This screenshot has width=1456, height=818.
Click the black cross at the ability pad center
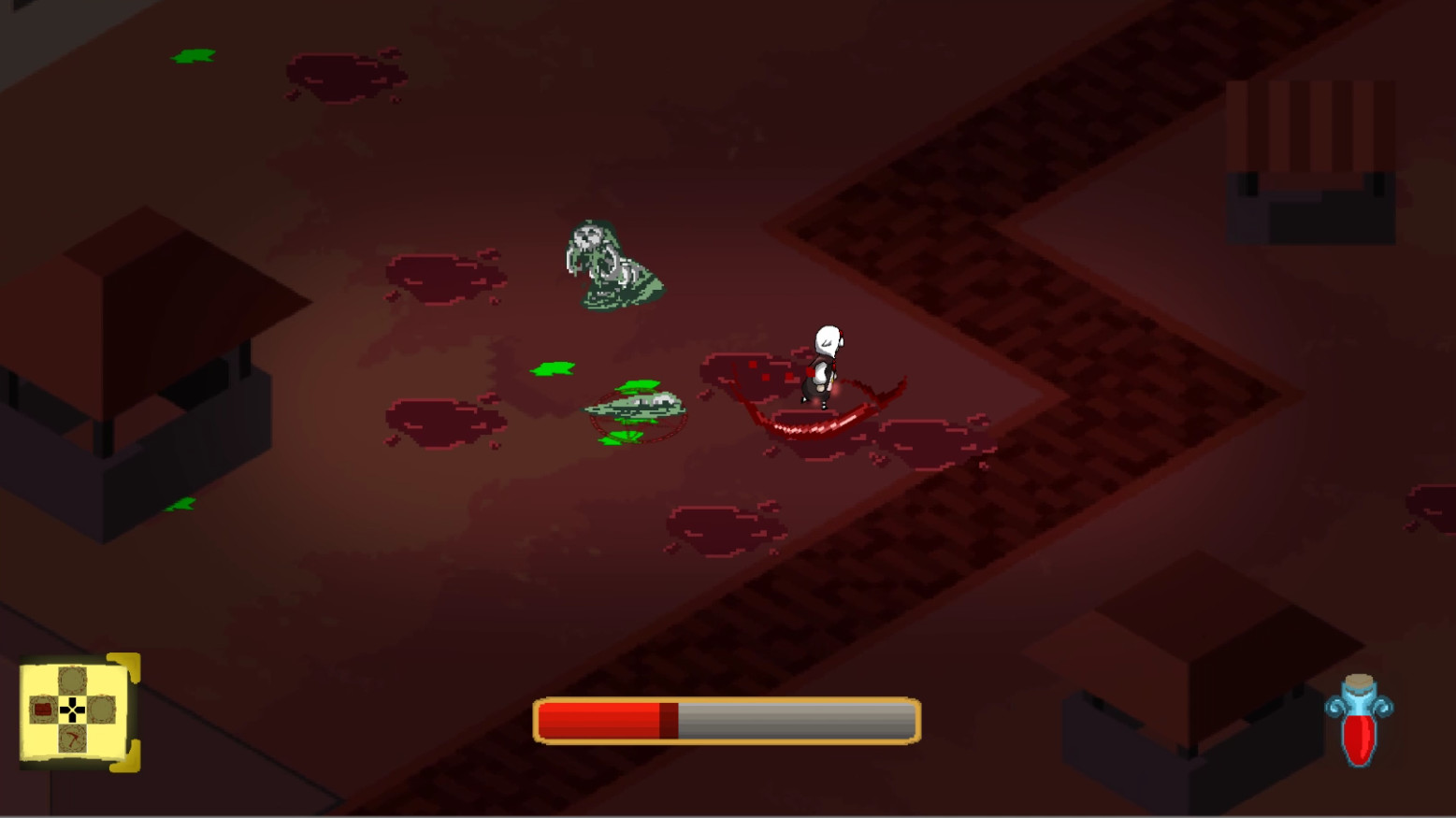[x=72, y=709]
